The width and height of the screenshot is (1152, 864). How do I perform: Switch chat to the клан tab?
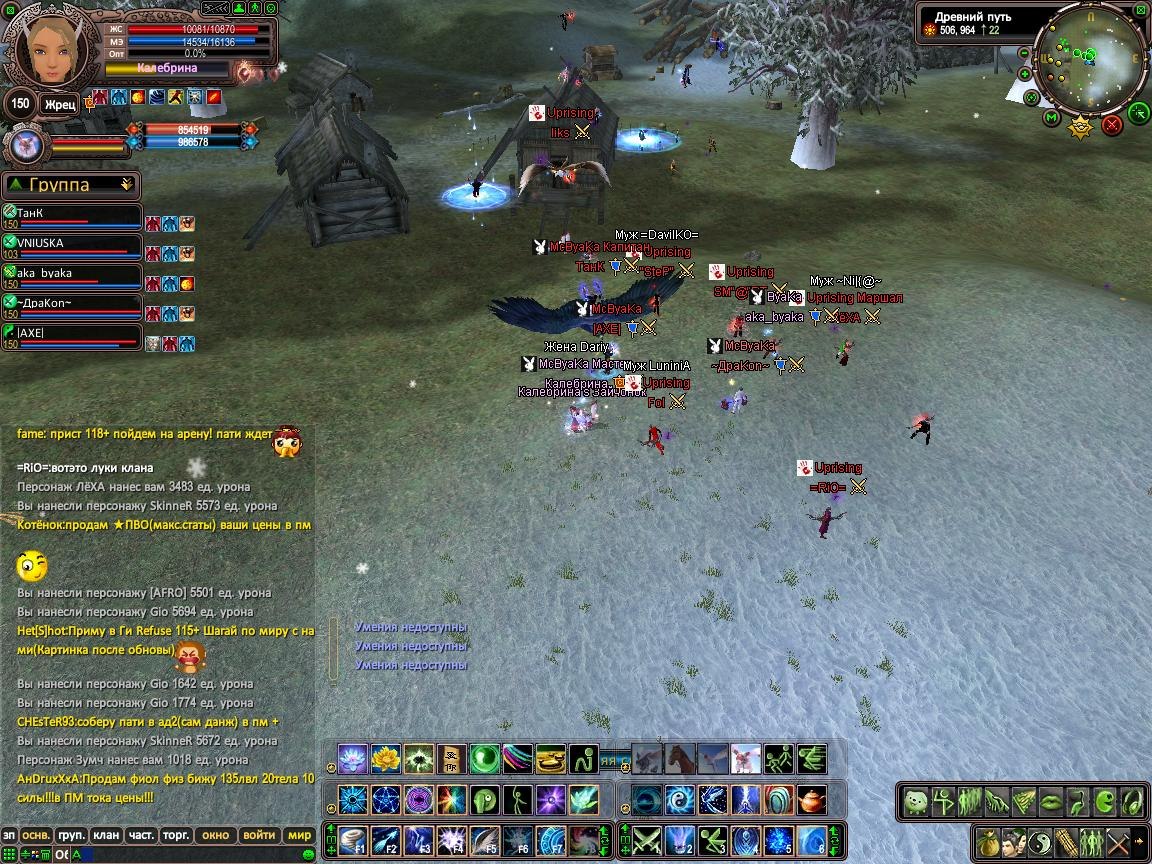(x=106, y=835)
